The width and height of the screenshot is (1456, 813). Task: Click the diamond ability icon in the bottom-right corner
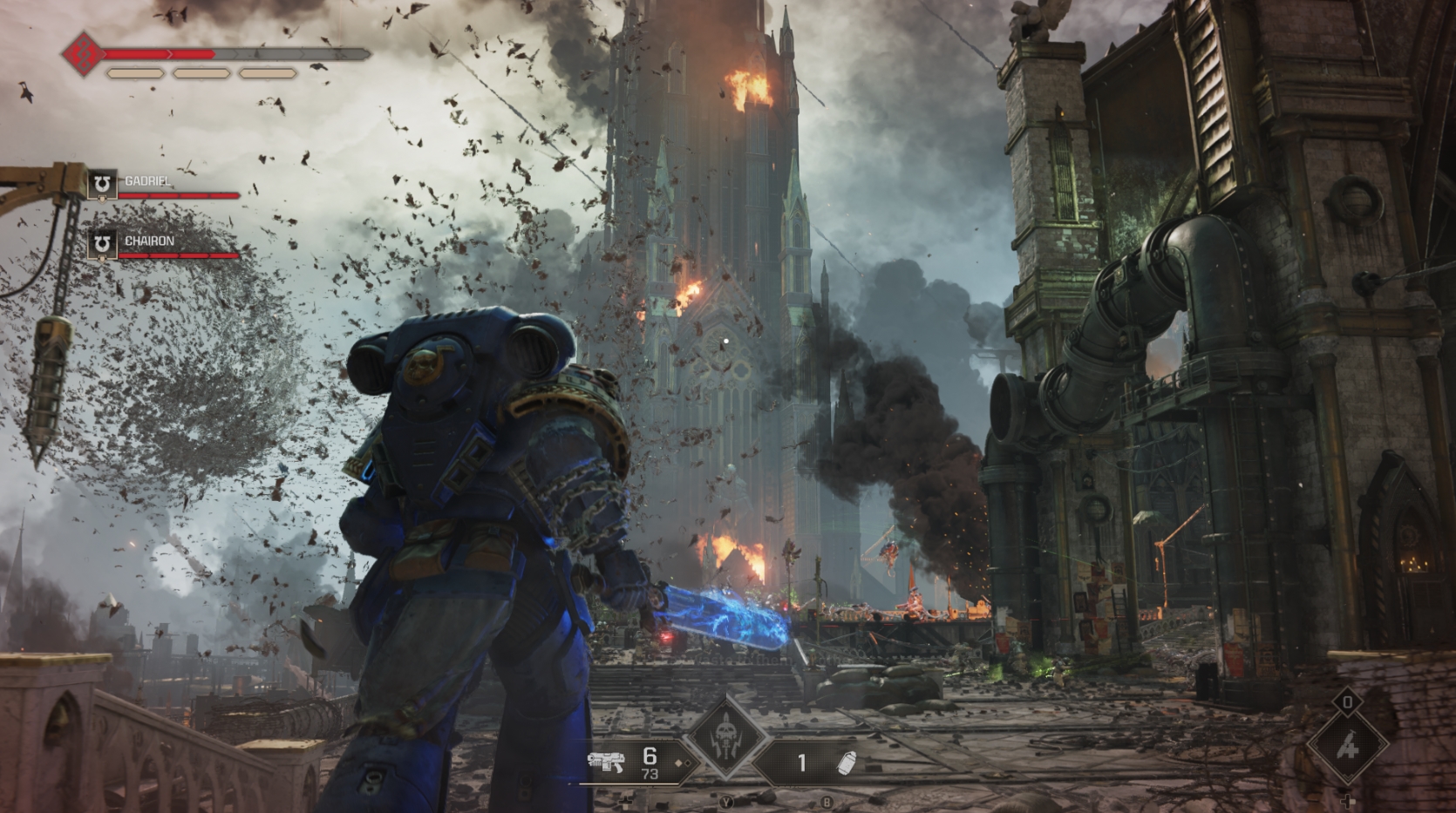(x=1347, y=745)
